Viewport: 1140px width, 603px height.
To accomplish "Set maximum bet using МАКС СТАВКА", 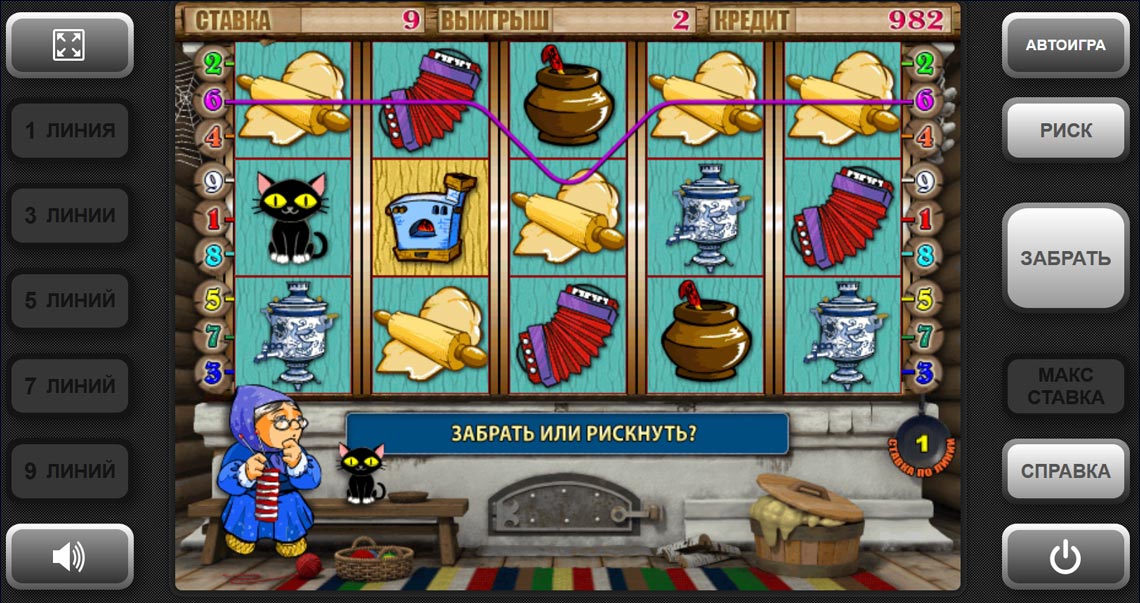I will 1065,386.
